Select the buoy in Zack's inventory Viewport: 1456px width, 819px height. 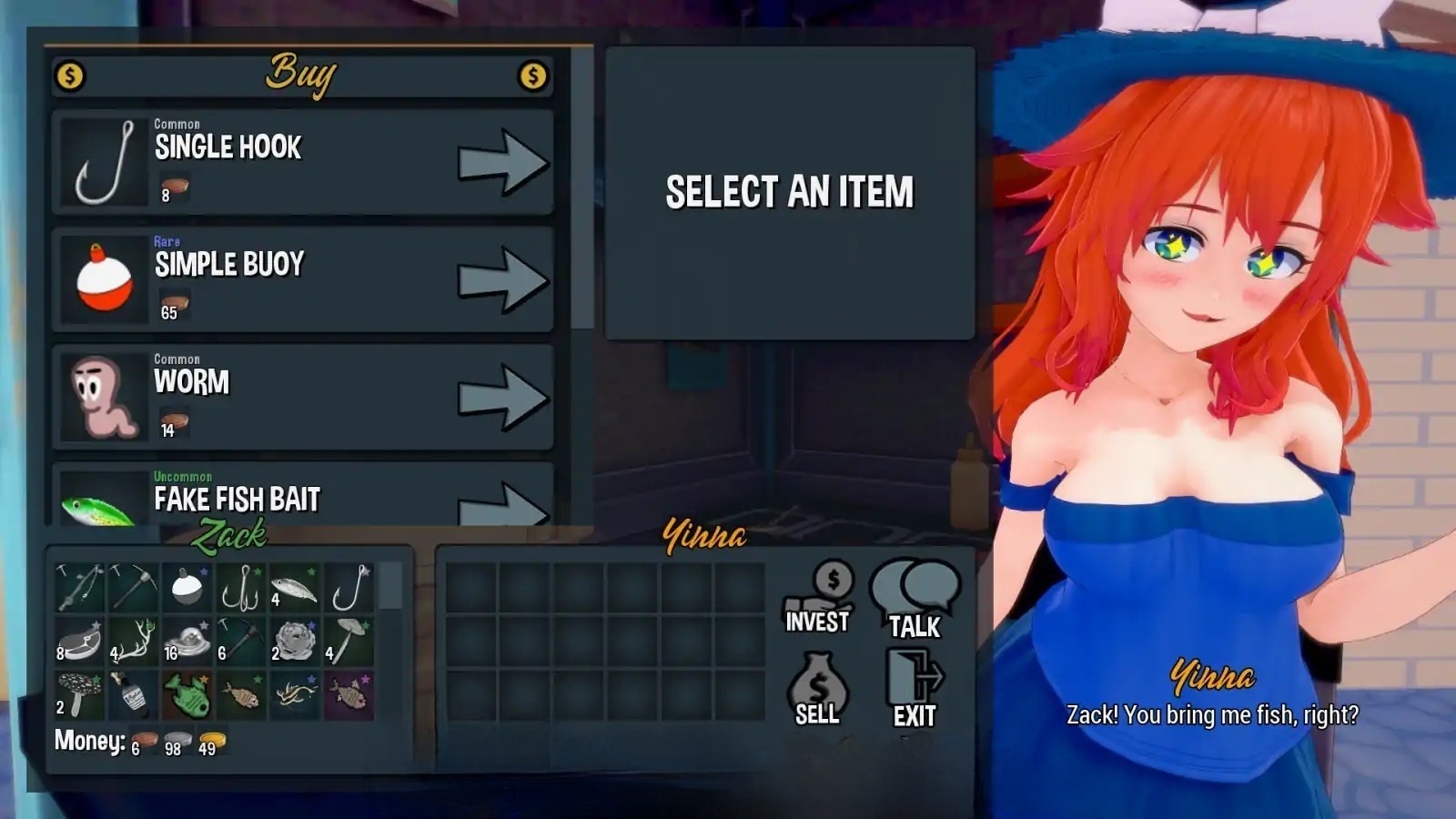coord(187,588)
